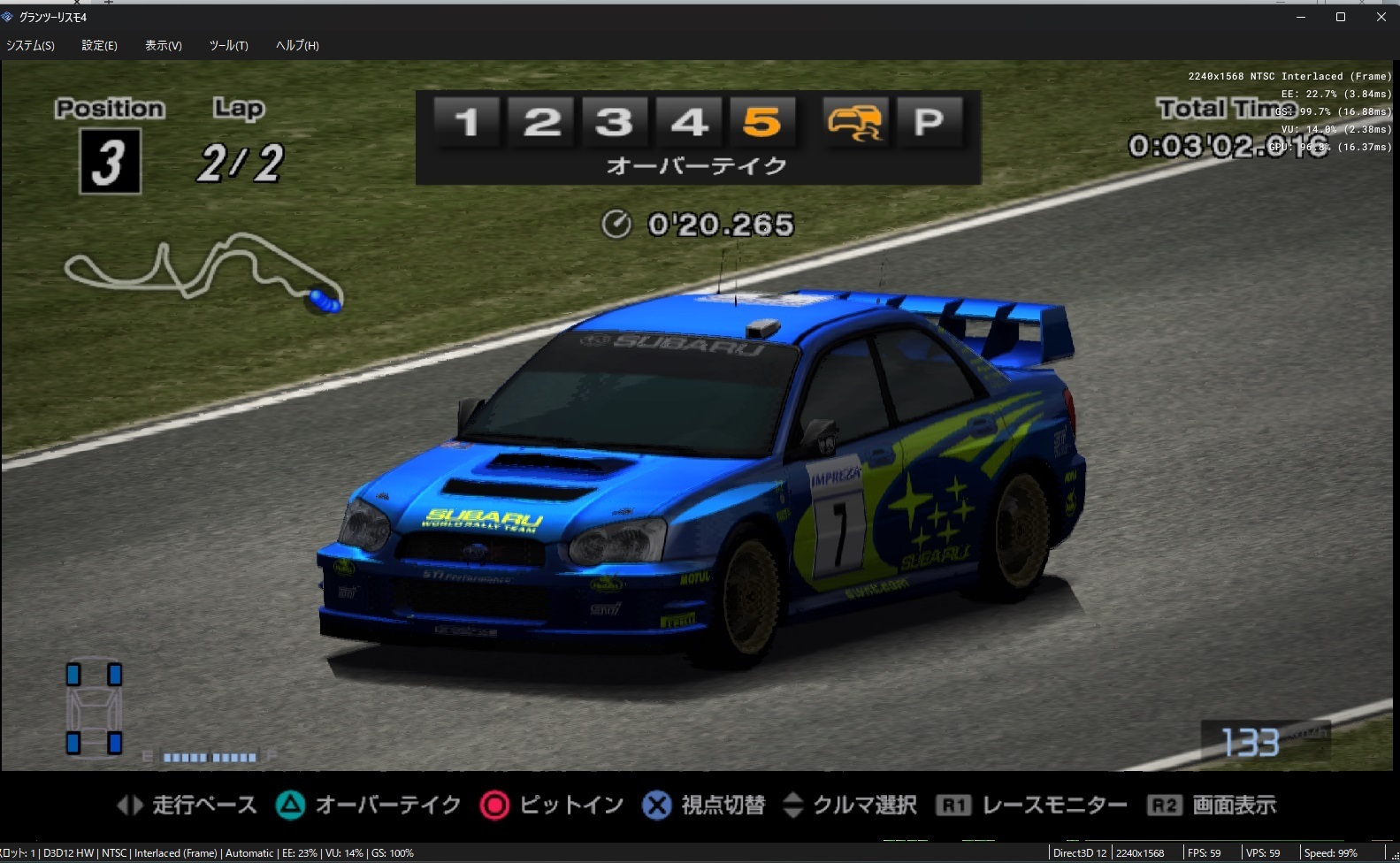This screenshot has width=1400, height=863.
Task: Select highlighted pace level 5
Action: tap(761, 121)
